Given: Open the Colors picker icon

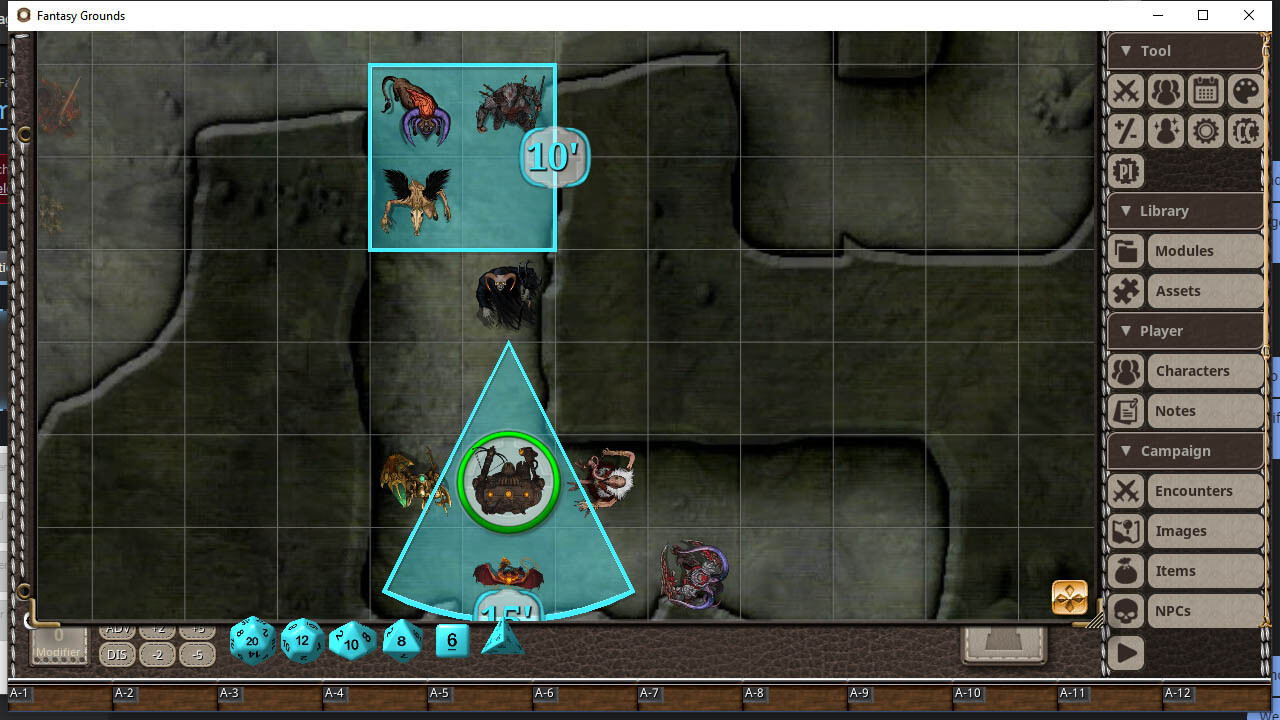Looking at the screenshot, I should (x=1245, y=91).
